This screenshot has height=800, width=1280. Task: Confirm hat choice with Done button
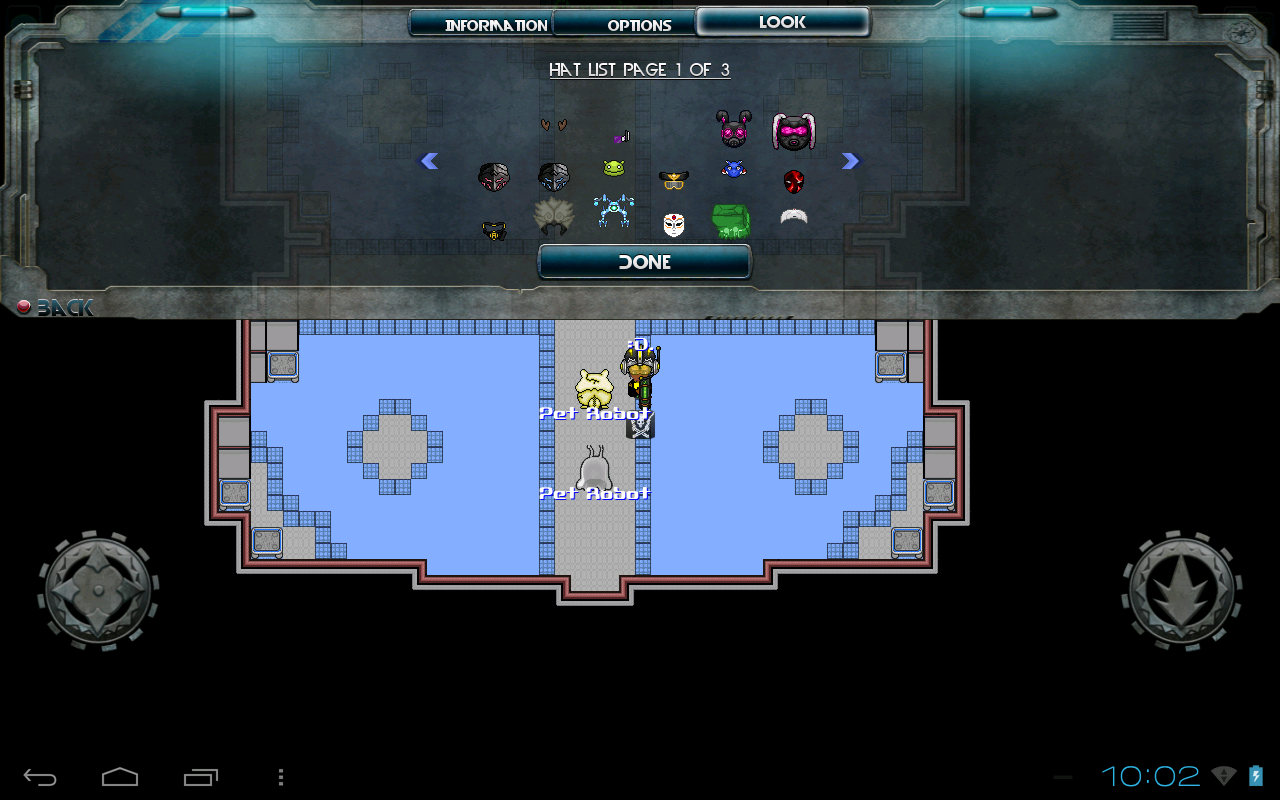point(644,262)
